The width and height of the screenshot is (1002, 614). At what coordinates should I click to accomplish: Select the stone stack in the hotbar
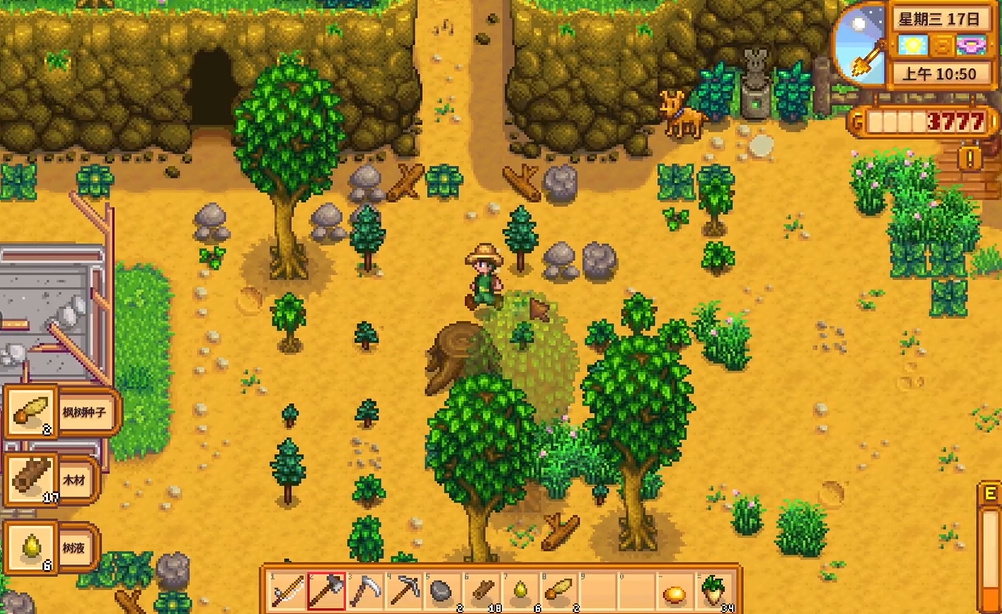click(x=443, y=590)
